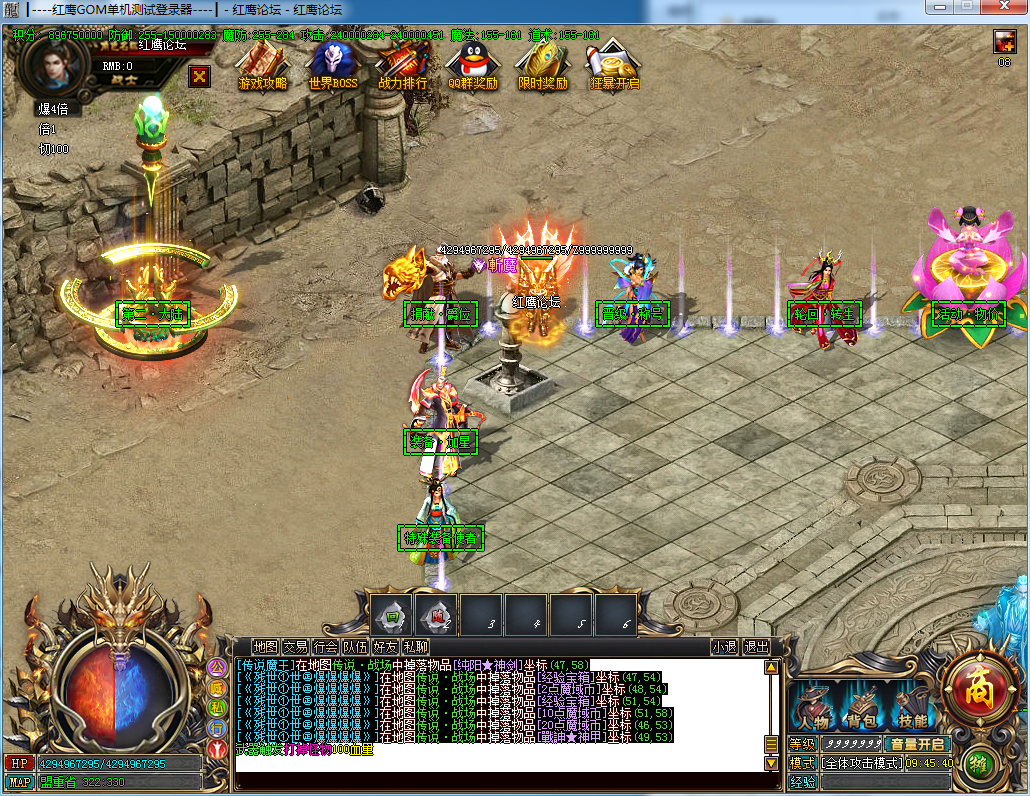
Task: Minimize the game window
Action: pyautogui.click(x=938, y=6)
